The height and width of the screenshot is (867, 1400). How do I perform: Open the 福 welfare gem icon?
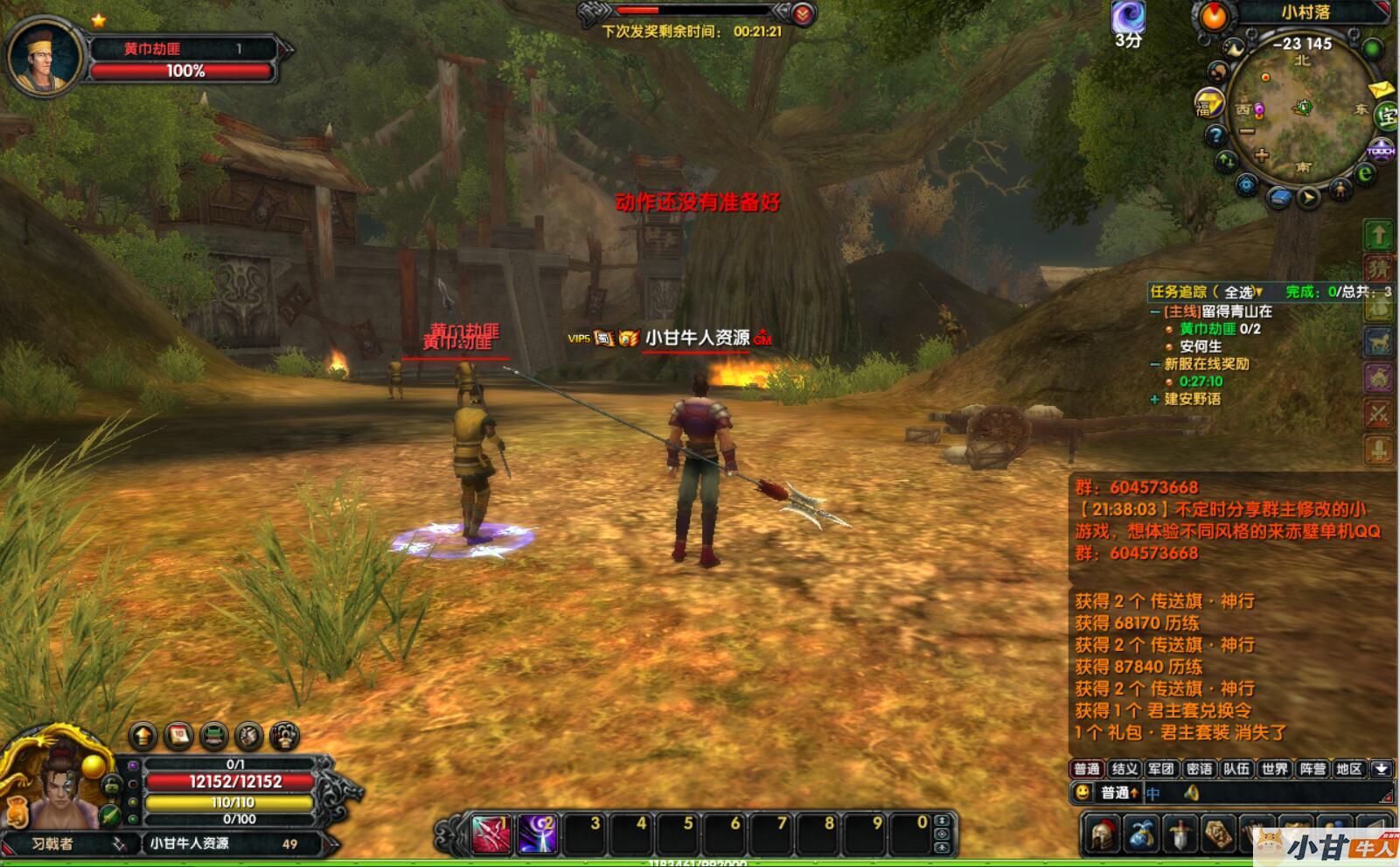[1208, 103]
